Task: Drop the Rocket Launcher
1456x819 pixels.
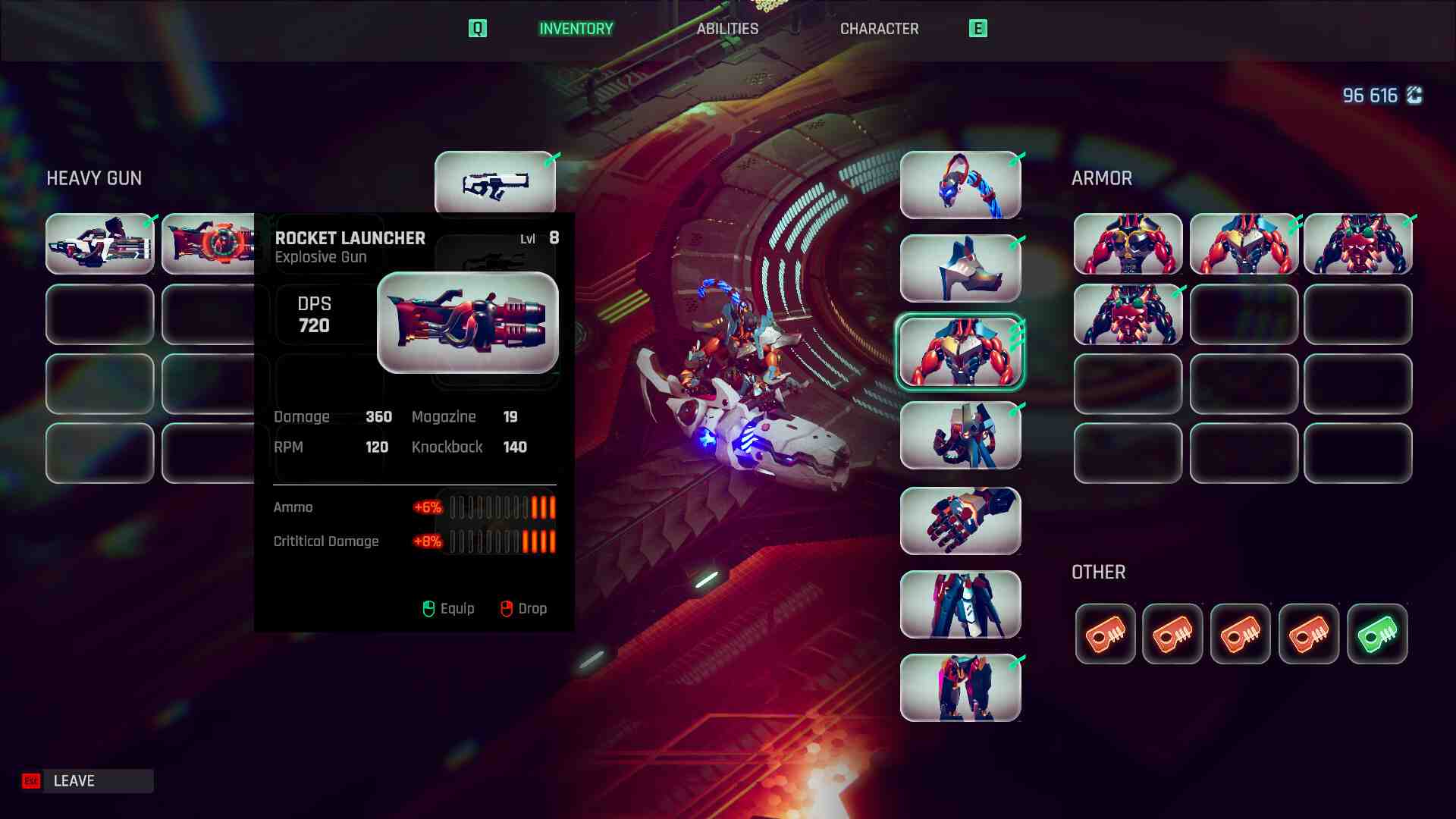Action: [524, 609]
